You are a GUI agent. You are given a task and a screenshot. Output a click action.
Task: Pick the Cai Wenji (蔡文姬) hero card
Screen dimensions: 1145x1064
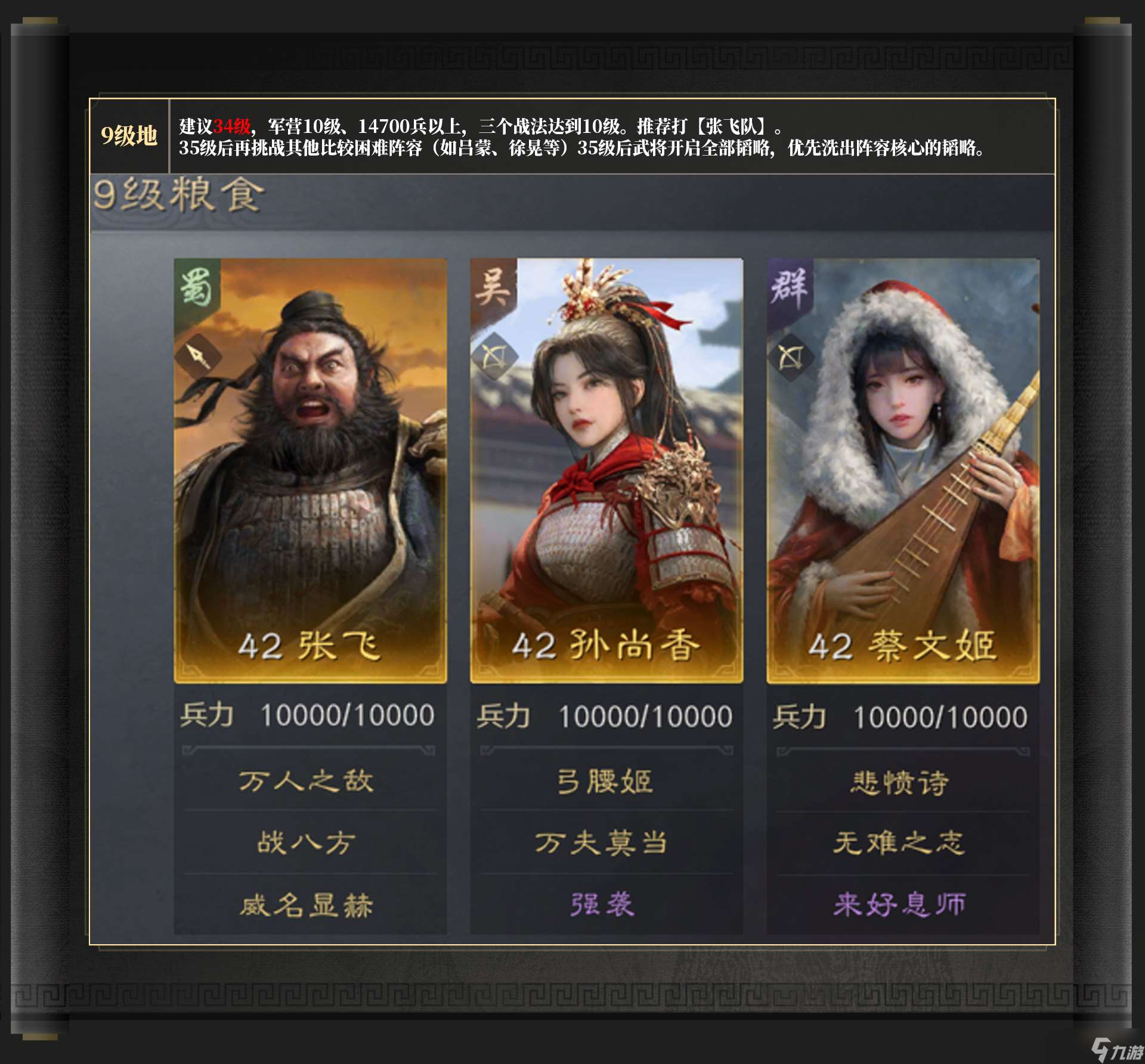903,471
